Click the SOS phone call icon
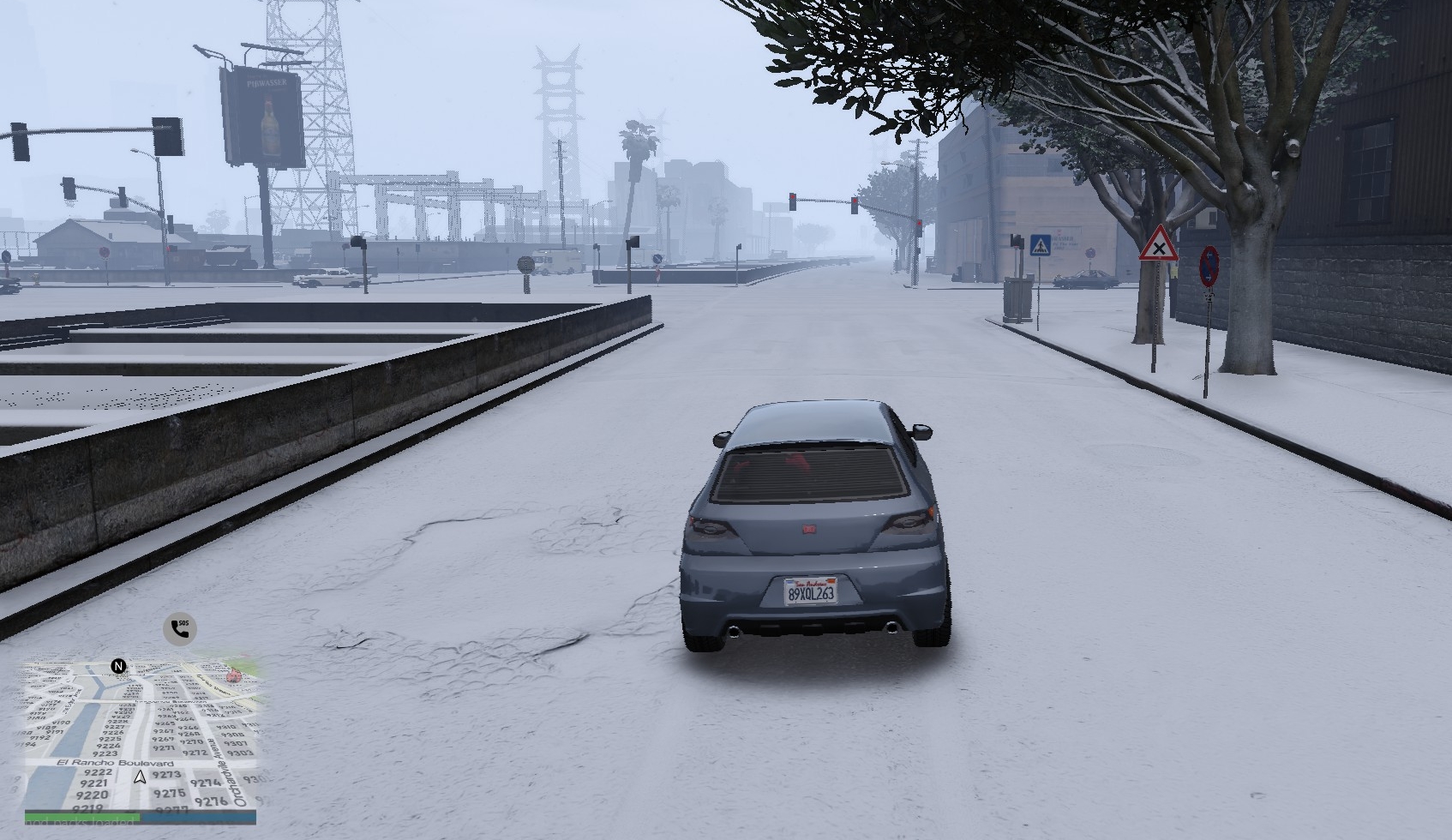Screen dimensions: 1452x840 pyautogui.click(x=180, y=629)
